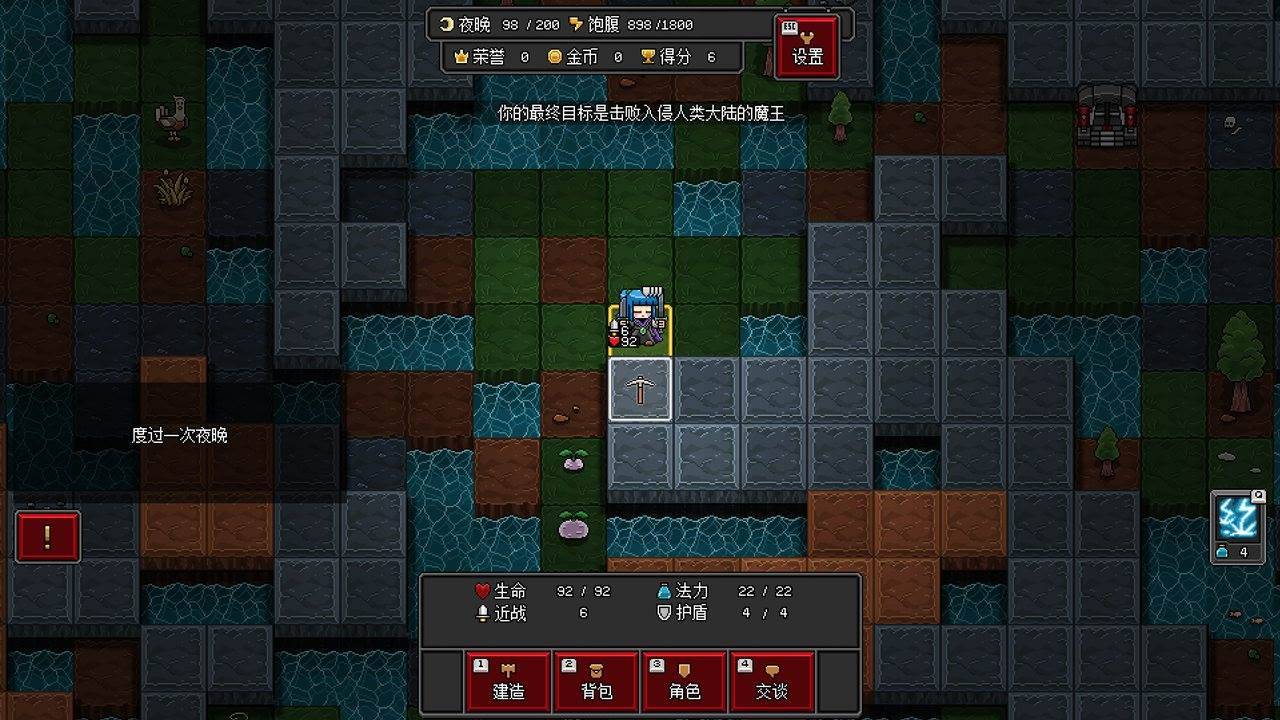This screenshot has height=720, width=1280.
Task: Open the 设置 settings menu
Action: tap(806, 46)
